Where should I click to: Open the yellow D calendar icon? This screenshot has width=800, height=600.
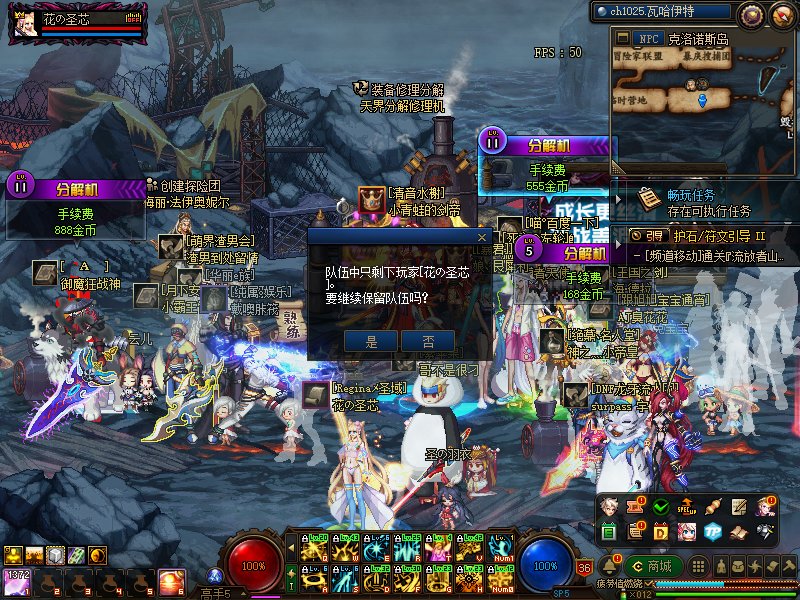click(660, 531)
